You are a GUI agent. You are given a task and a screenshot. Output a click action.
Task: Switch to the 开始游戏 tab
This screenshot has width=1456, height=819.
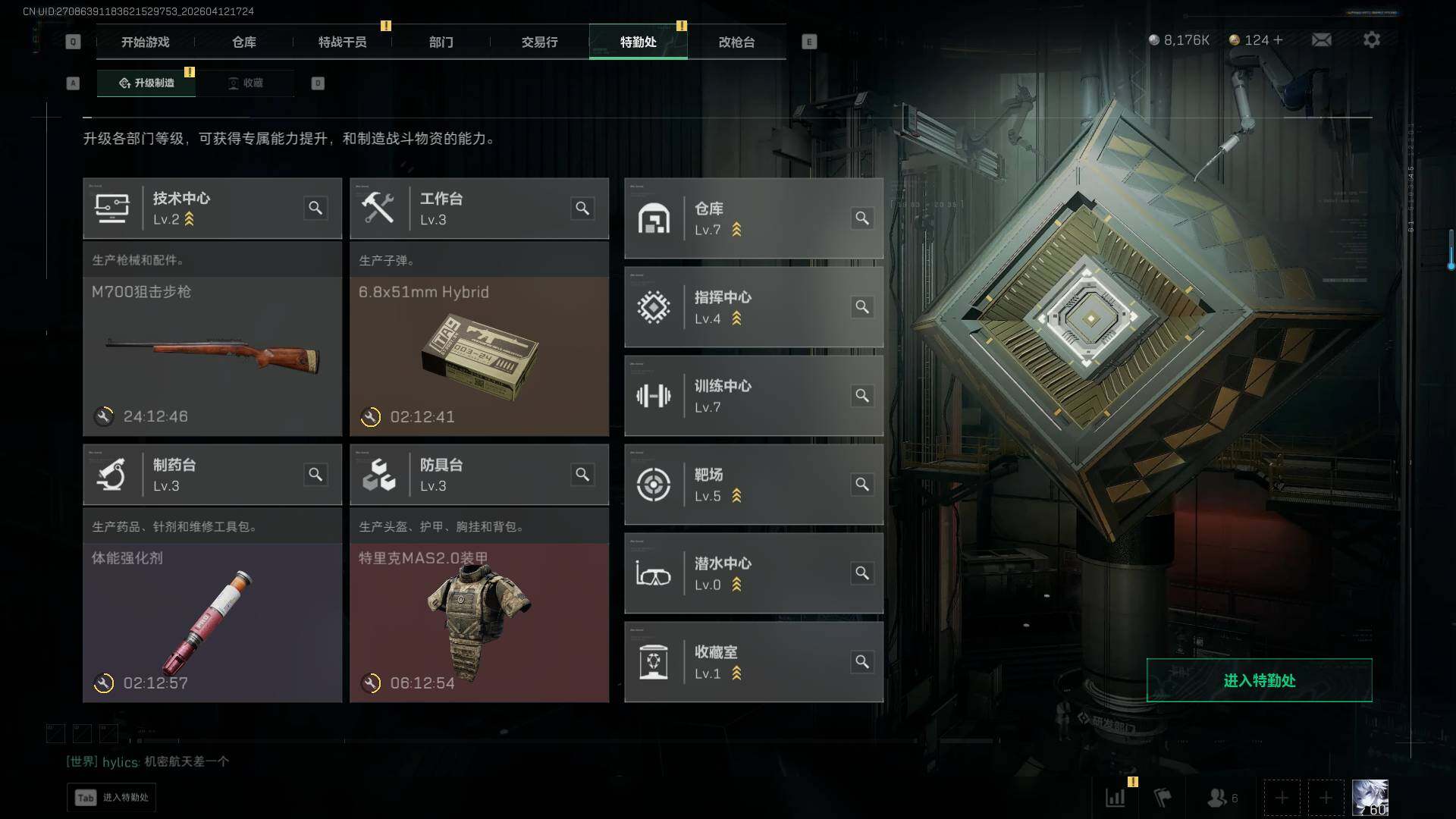click(x=145, y=42)
